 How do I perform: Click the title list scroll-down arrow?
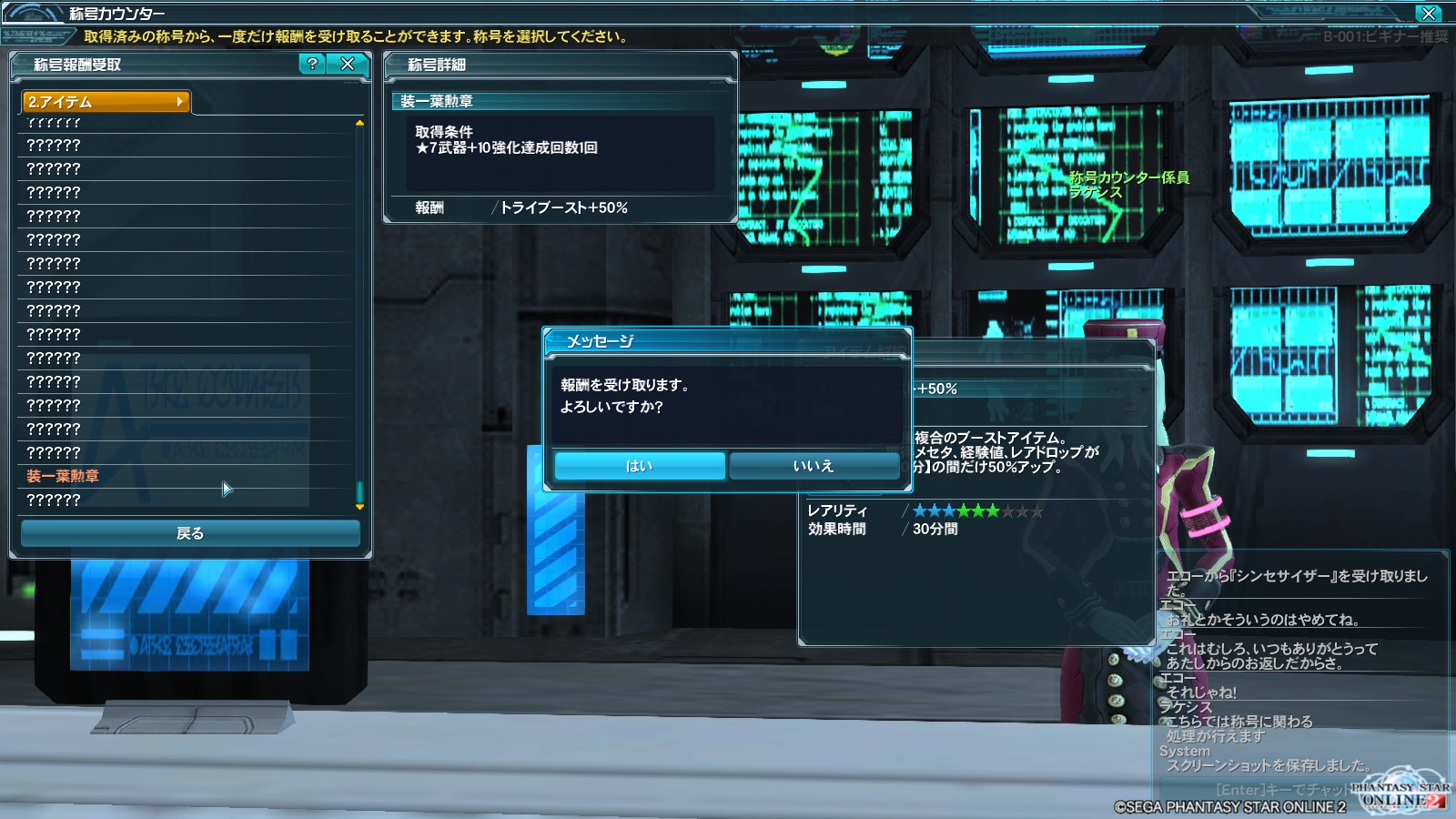click(x=359, y=507)
